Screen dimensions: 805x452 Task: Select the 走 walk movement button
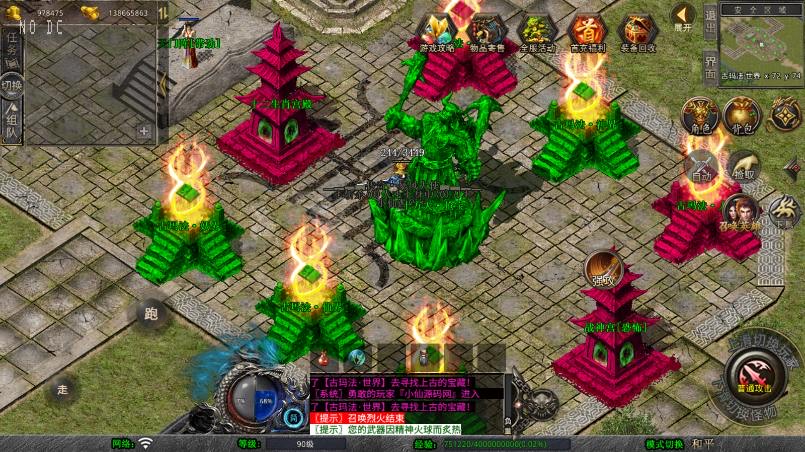(62, 388)
